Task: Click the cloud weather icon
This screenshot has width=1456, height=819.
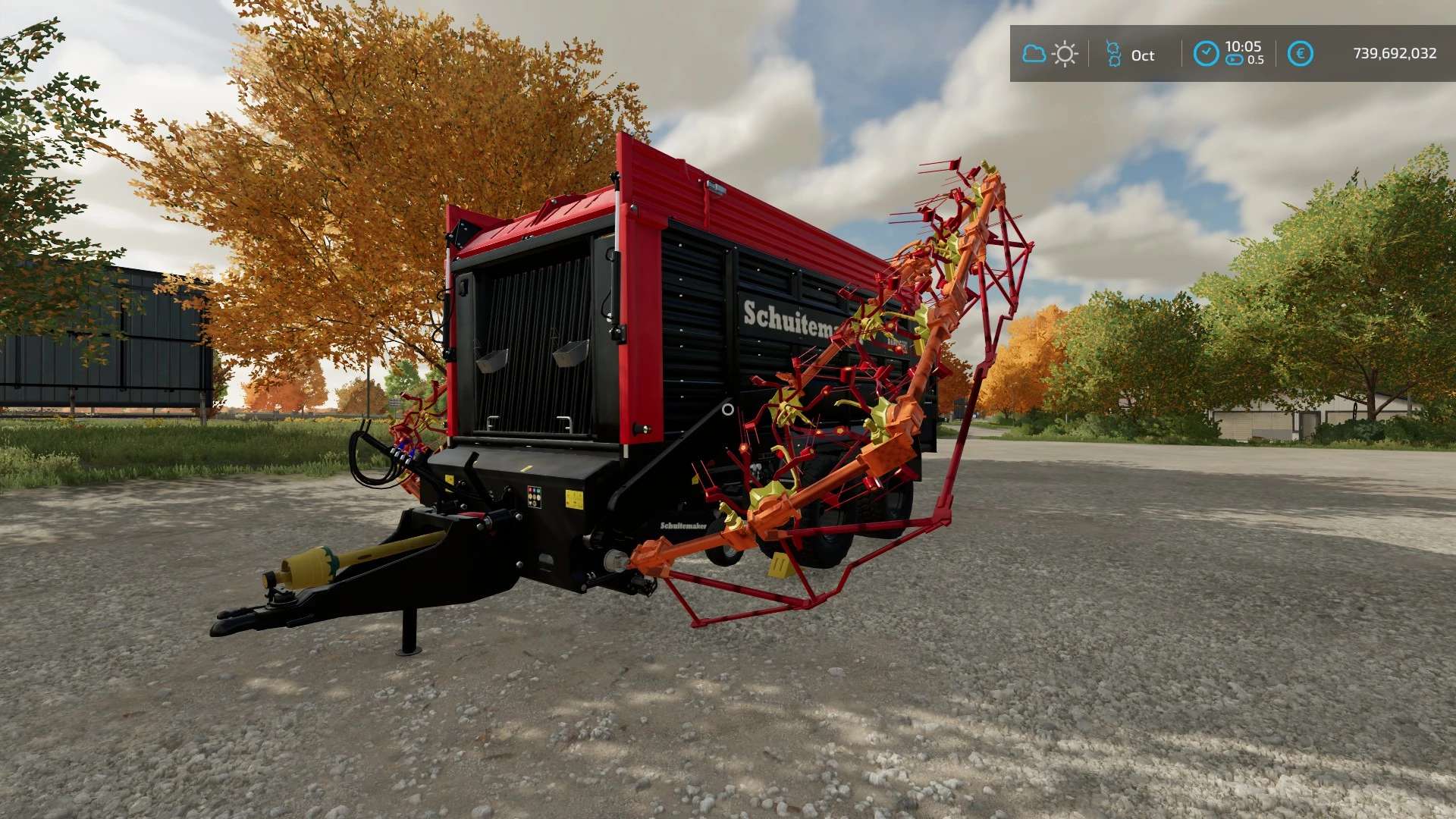Action: 1034,54
